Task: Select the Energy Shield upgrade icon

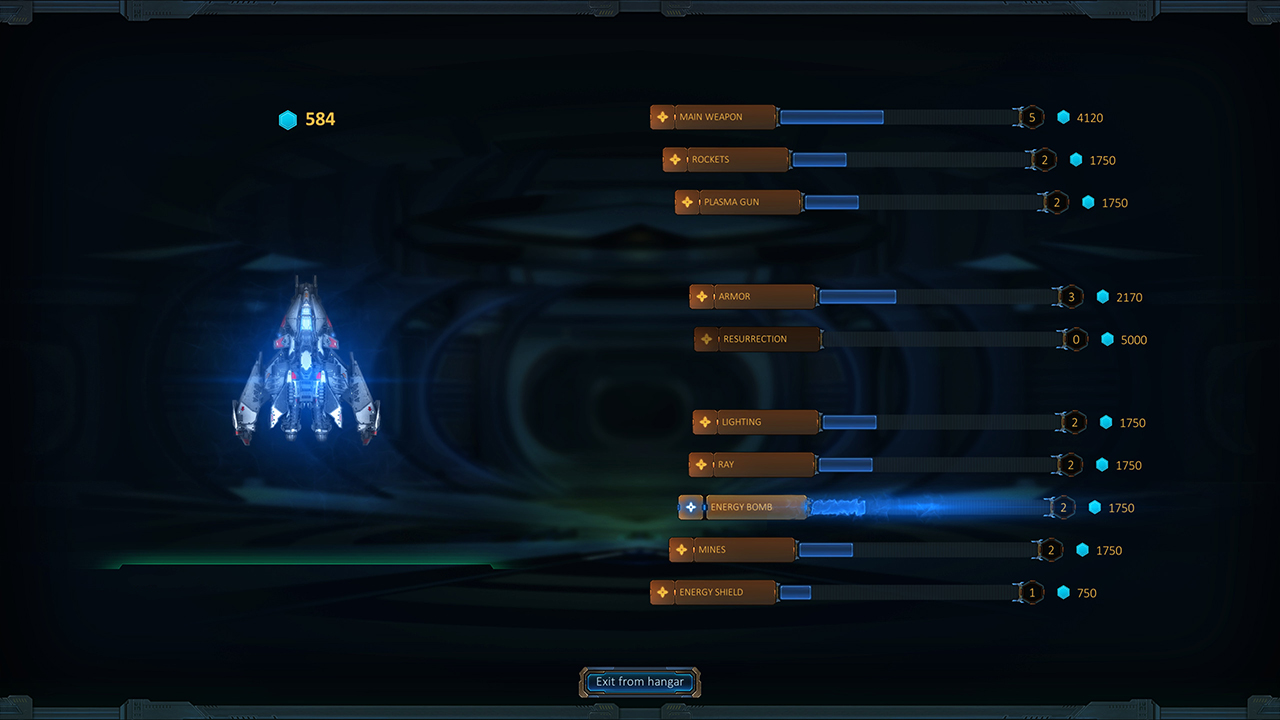Action: 664,592
